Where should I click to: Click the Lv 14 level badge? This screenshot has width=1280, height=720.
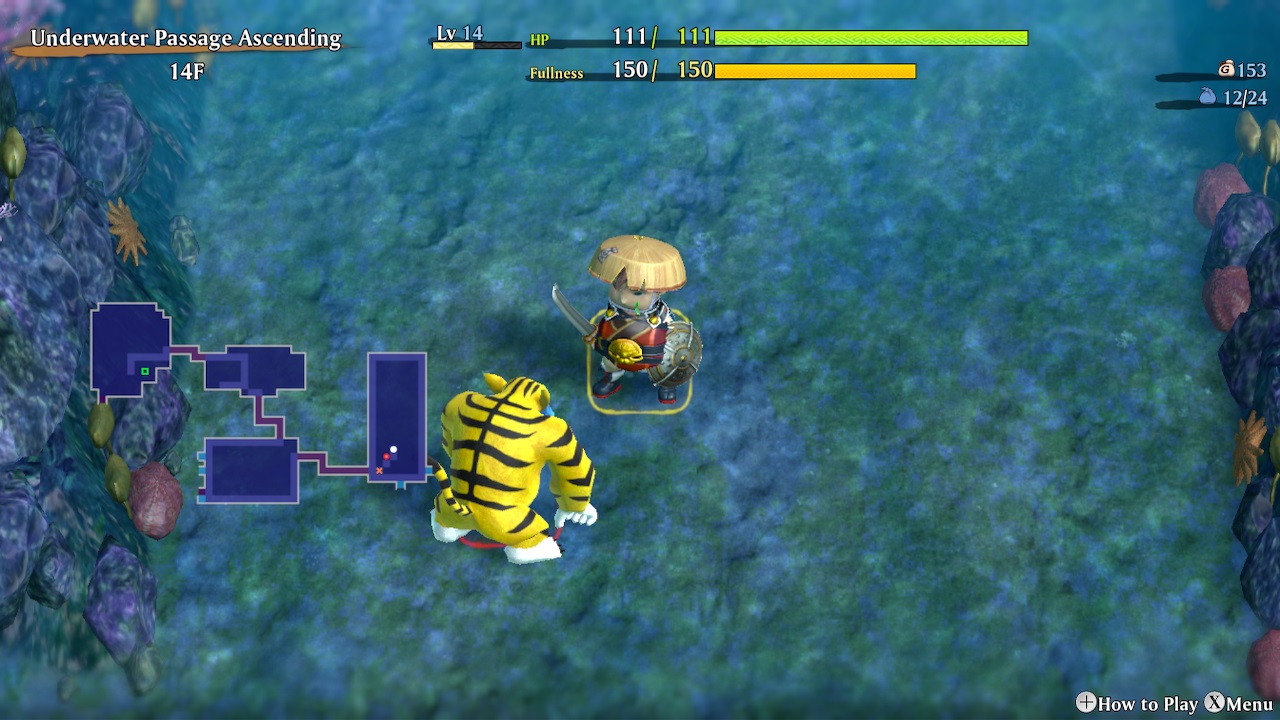coord(462,33)
